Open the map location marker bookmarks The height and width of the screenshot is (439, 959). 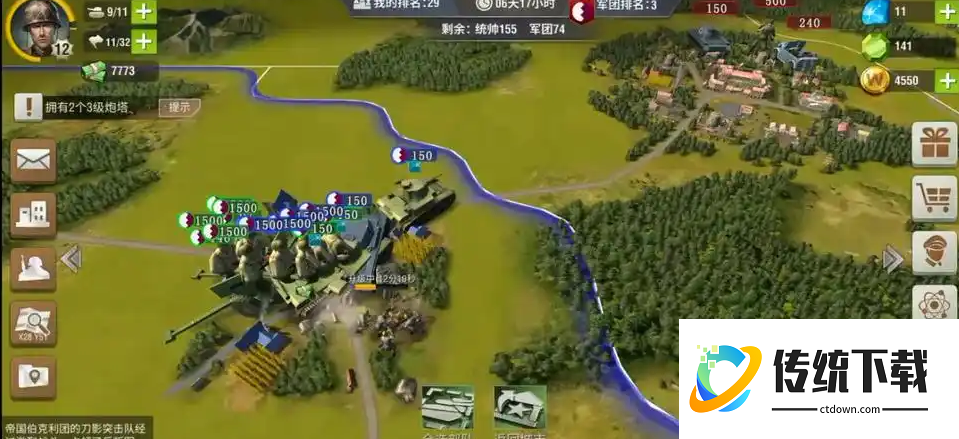[33, 378]
